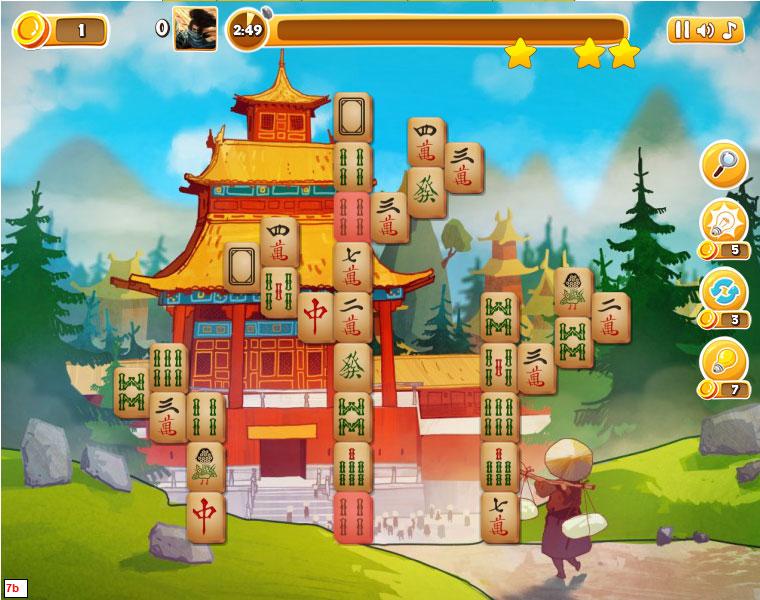This screenshot has width=760, height=600.
Task: Toggle the sound effects speaker
Action: pos(704,30)
